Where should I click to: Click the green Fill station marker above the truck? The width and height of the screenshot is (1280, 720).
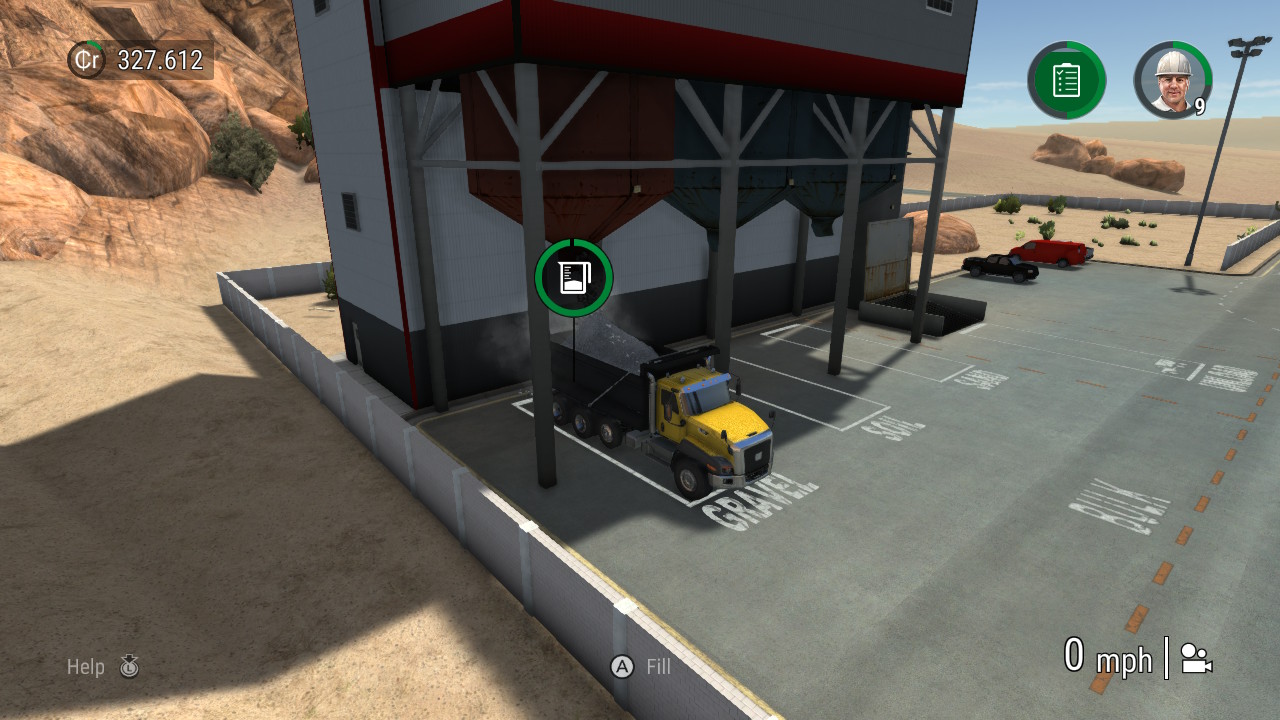pos(573,278)
